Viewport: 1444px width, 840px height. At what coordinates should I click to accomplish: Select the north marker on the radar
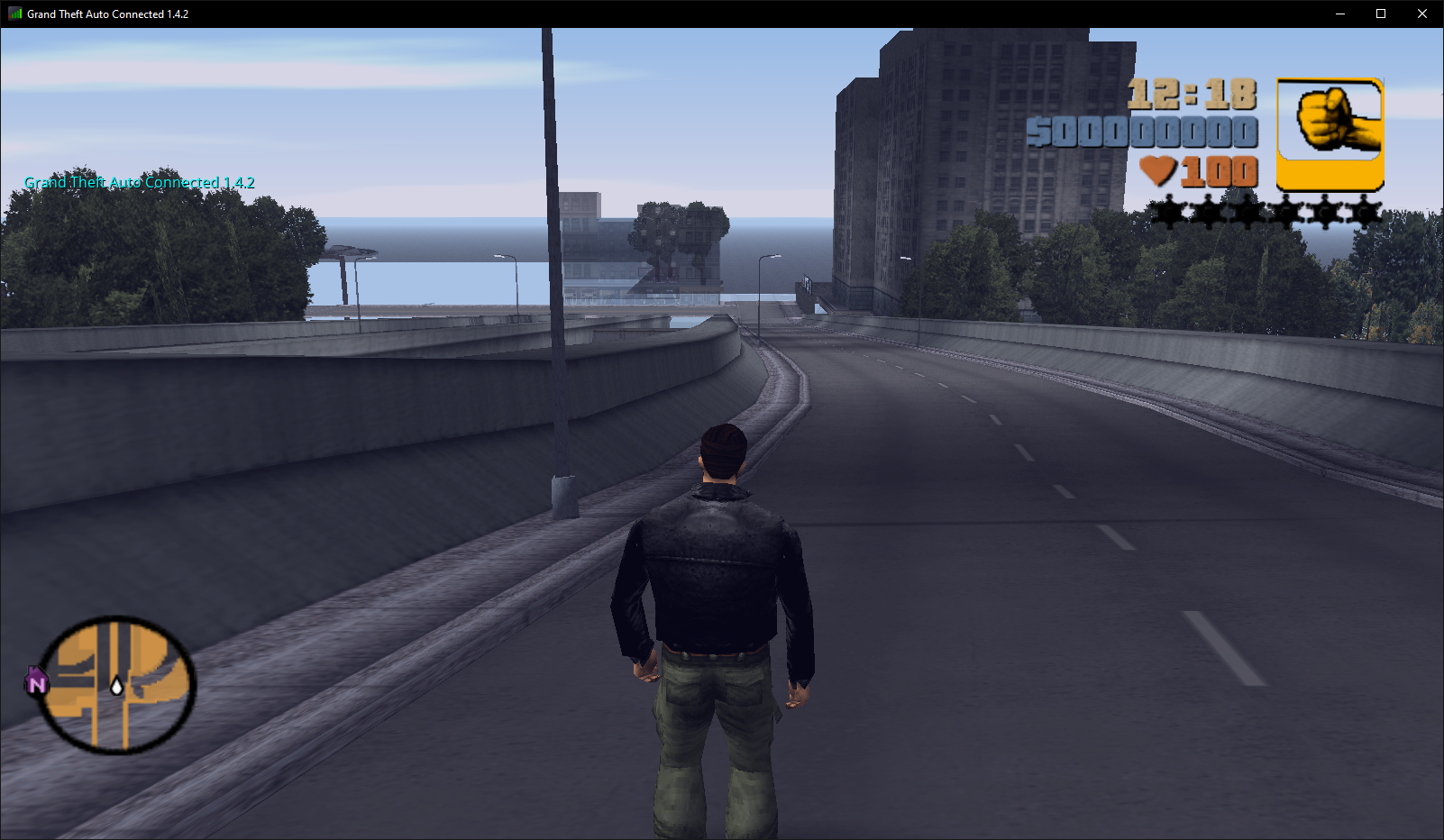pos(36,683)
